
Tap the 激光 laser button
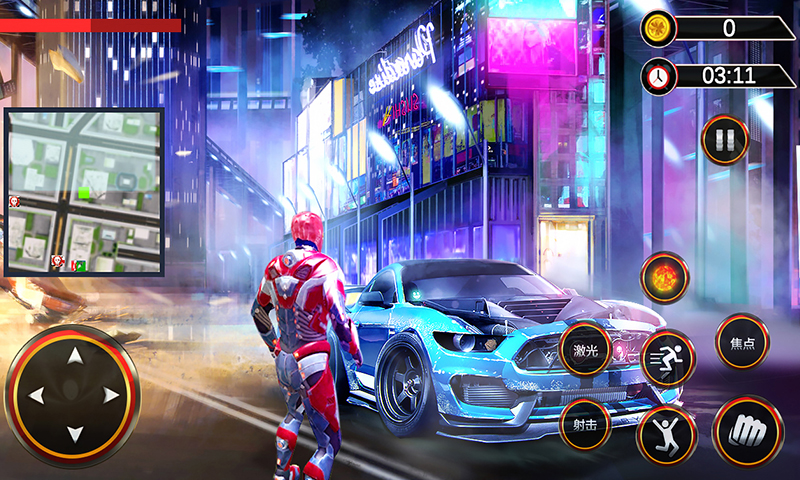click(x=585, y=349)
